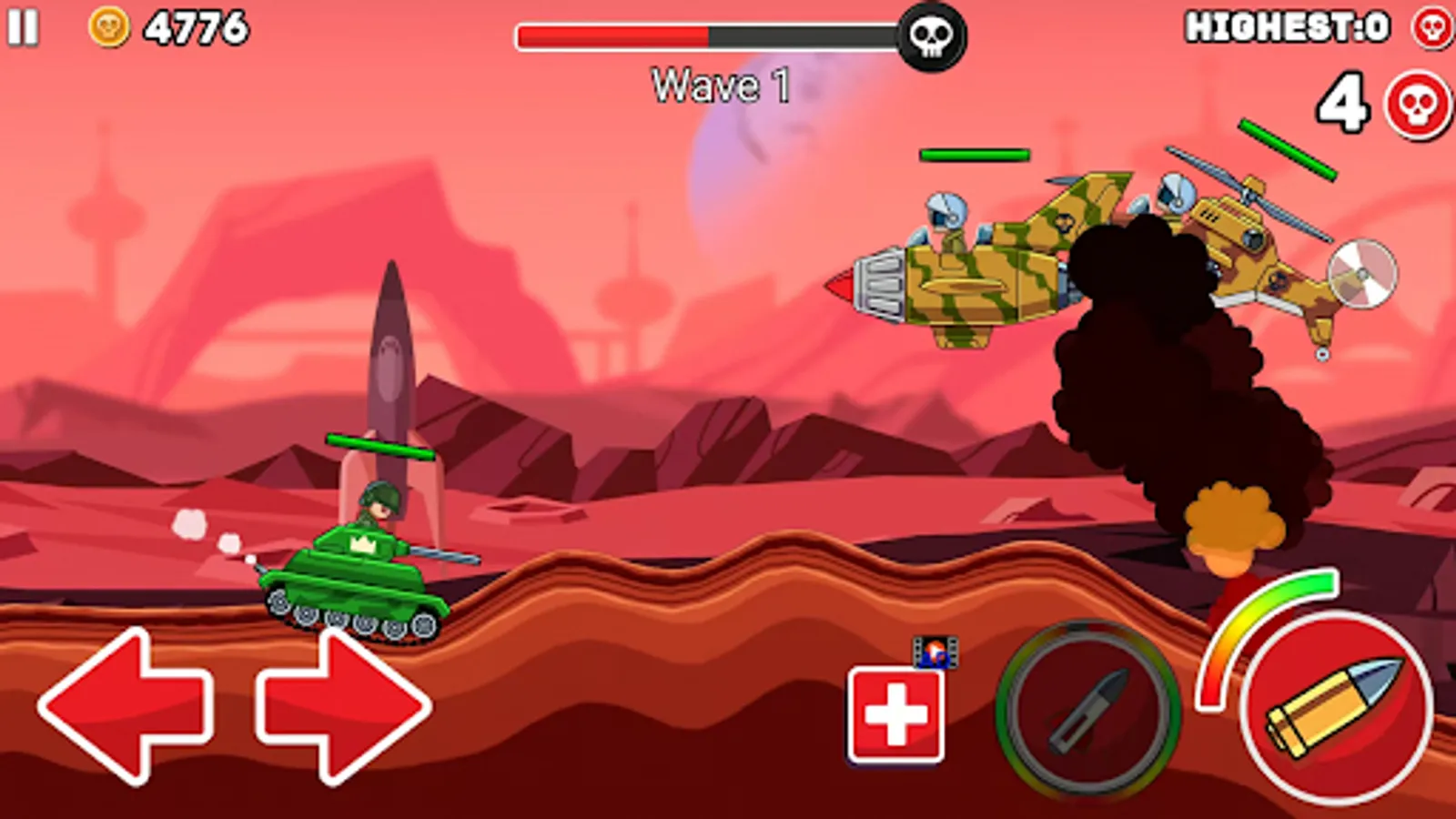1456x819 pixels.
Task: Tap the HIGHEST:0 score label
Action: tap(1286, 26)
